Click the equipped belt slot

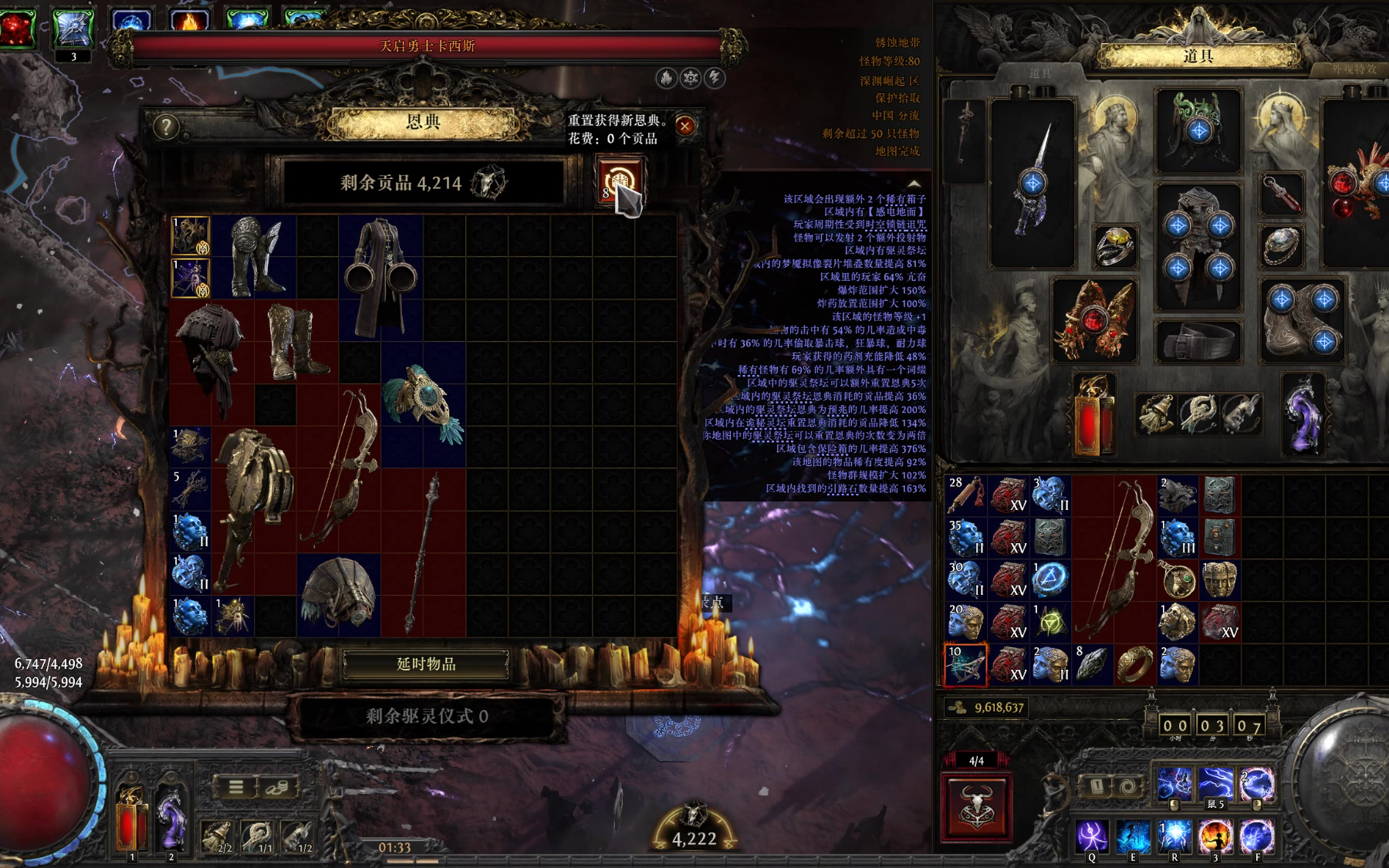(1198, 340)
